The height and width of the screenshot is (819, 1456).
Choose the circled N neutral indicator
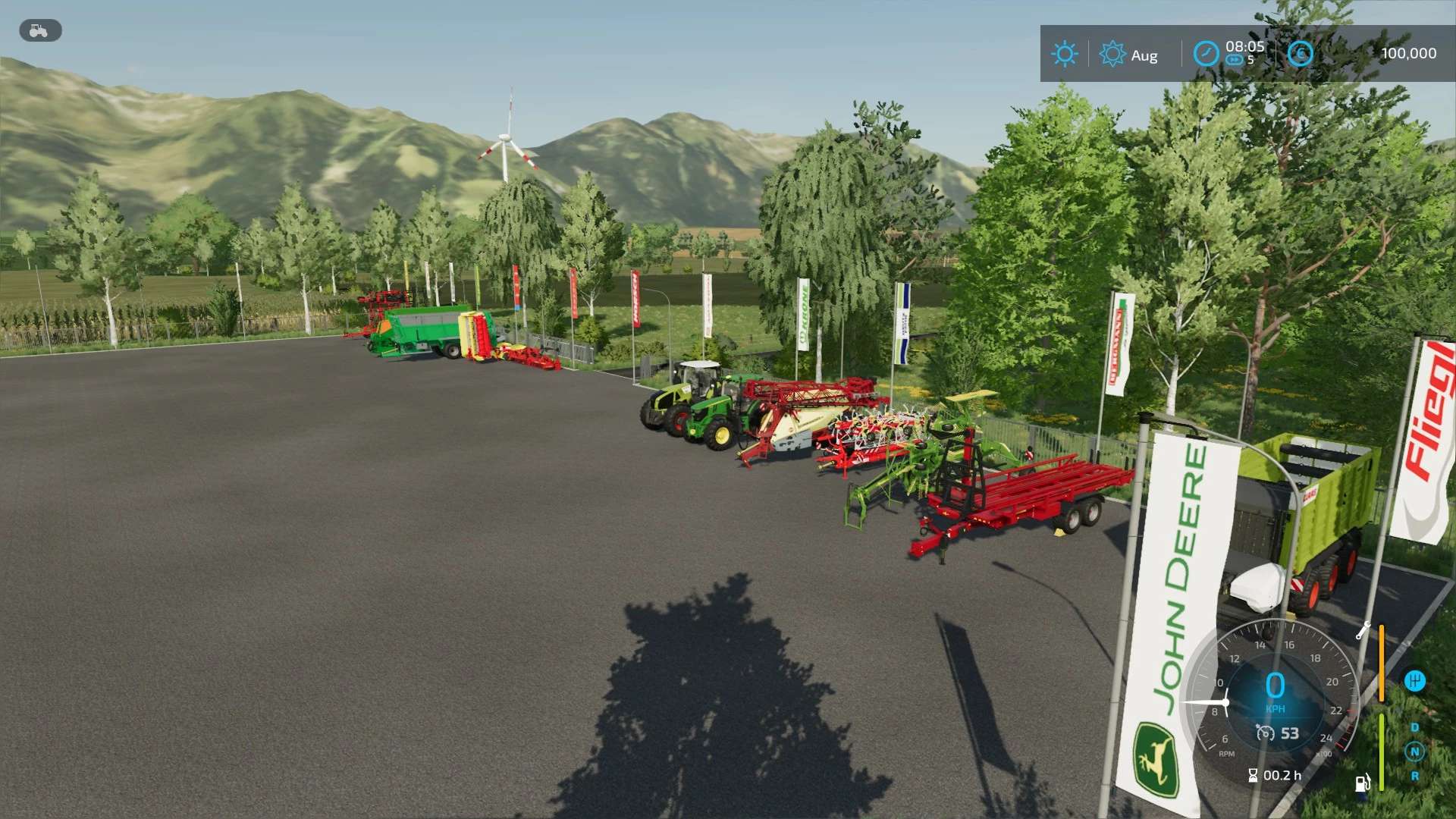(x=1414, y=752)
